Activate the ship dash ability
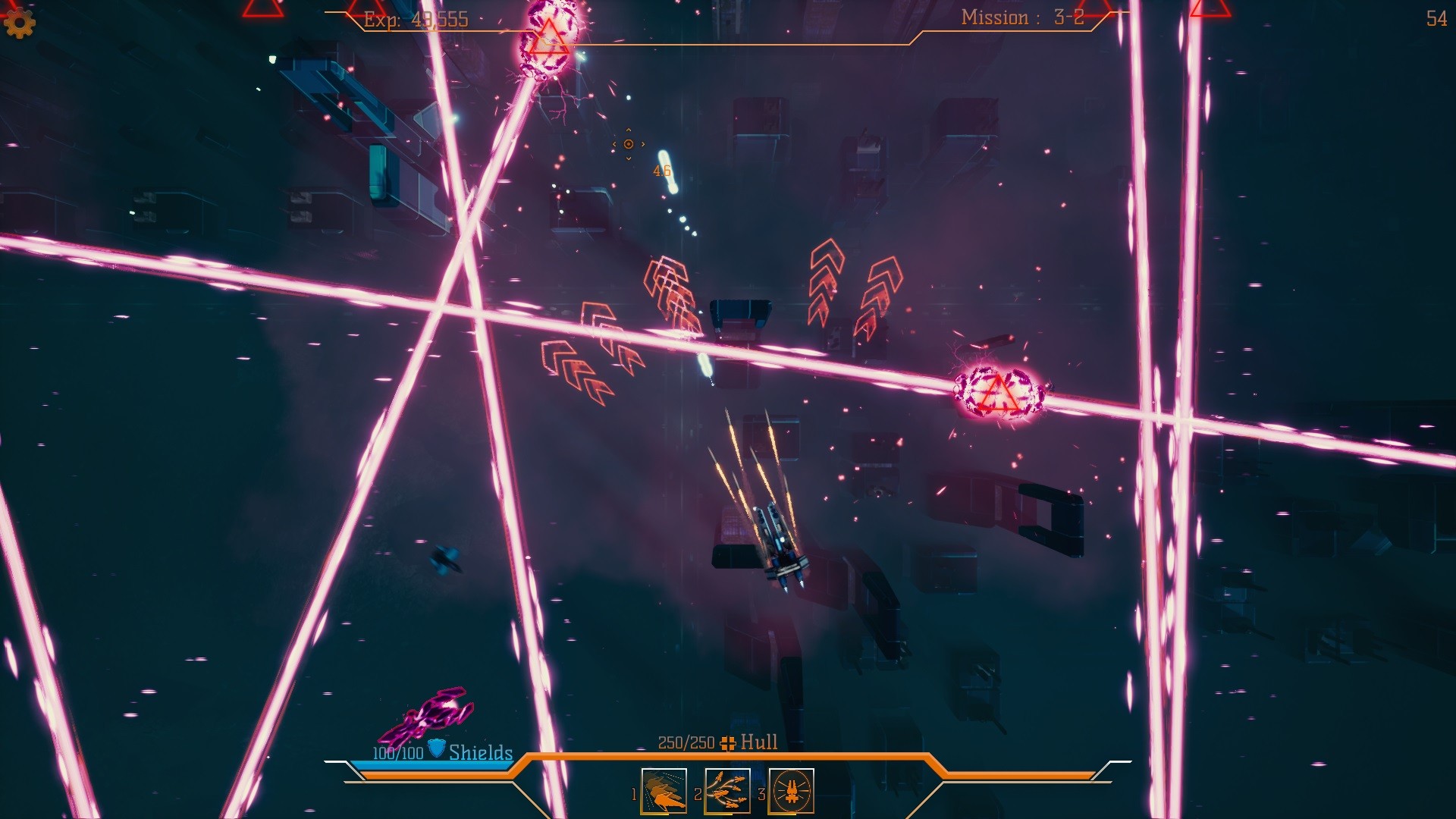1456x819 pixels. 664,791
